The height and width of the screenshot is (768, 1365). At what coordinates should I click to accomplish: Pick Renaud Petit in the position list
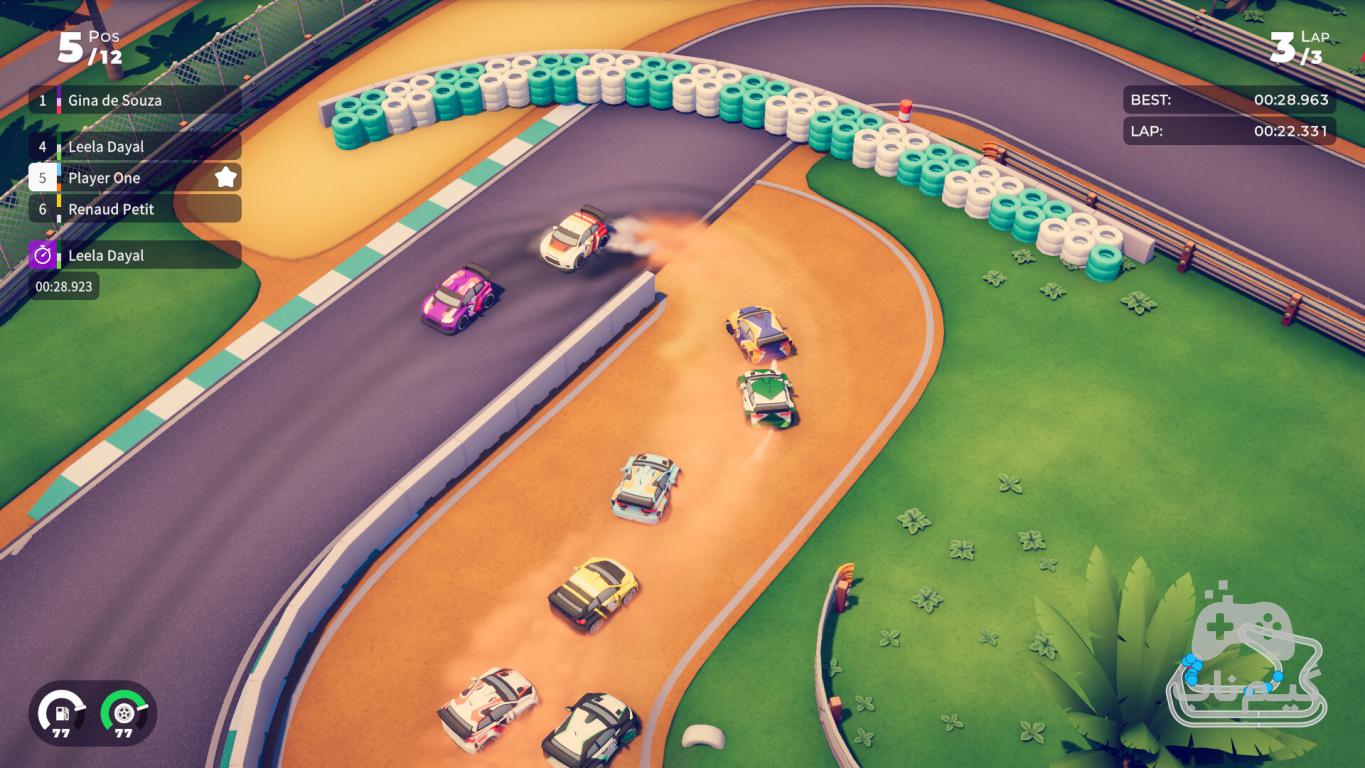135,209
